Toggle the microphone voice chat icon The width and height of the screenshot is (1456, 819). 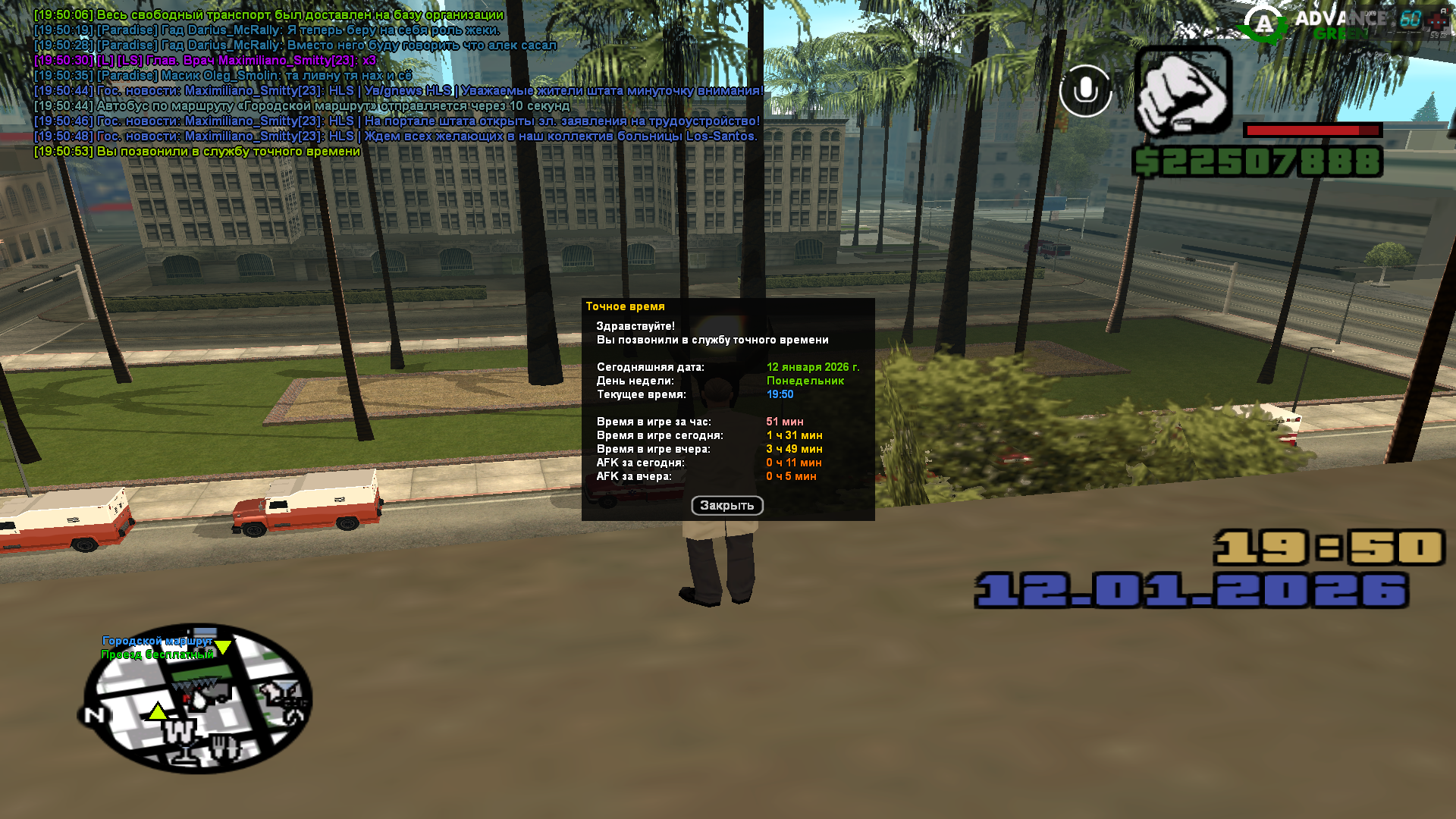click(1085, 91)
